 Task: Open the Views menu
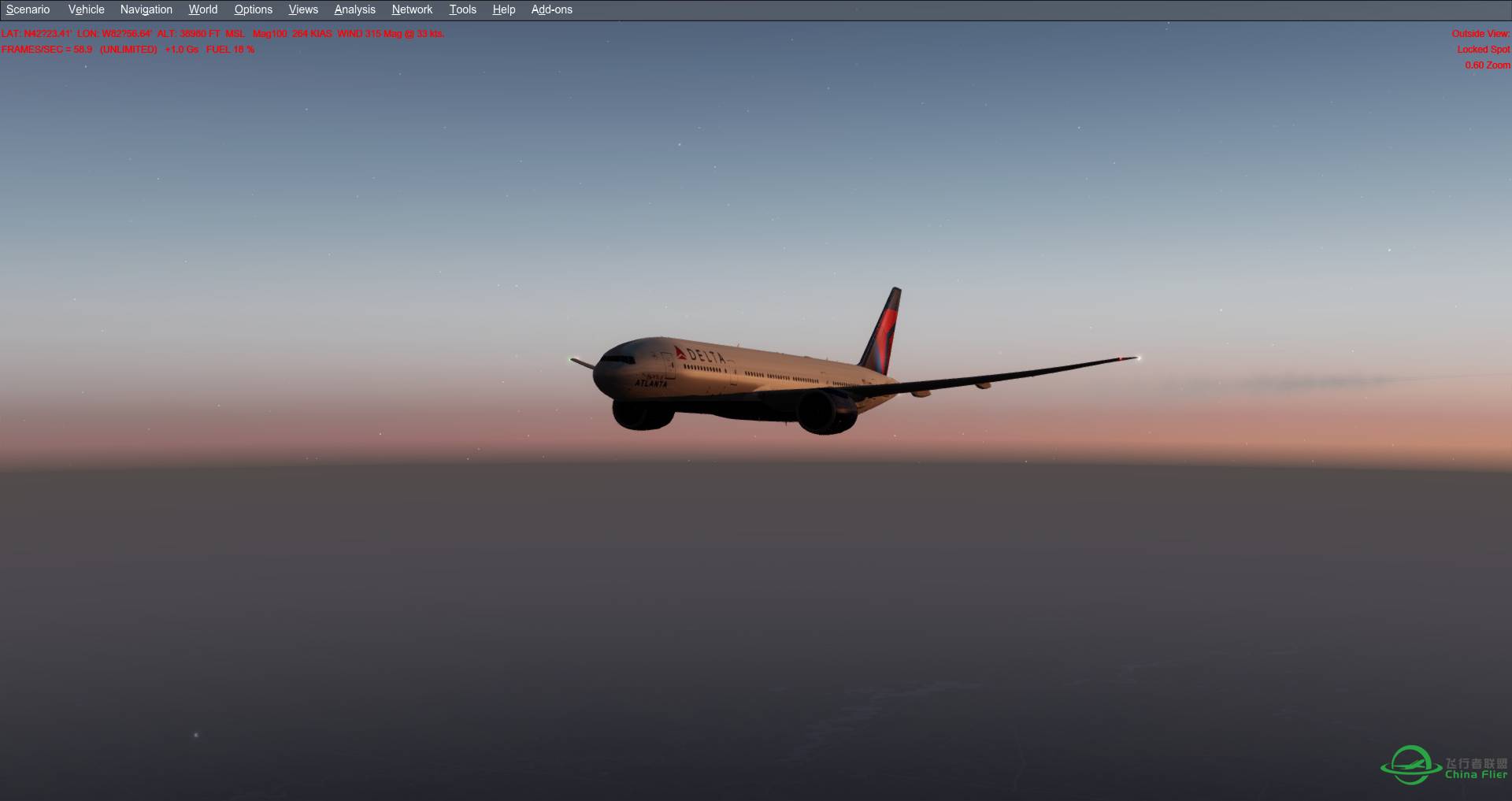coord(302,9)
